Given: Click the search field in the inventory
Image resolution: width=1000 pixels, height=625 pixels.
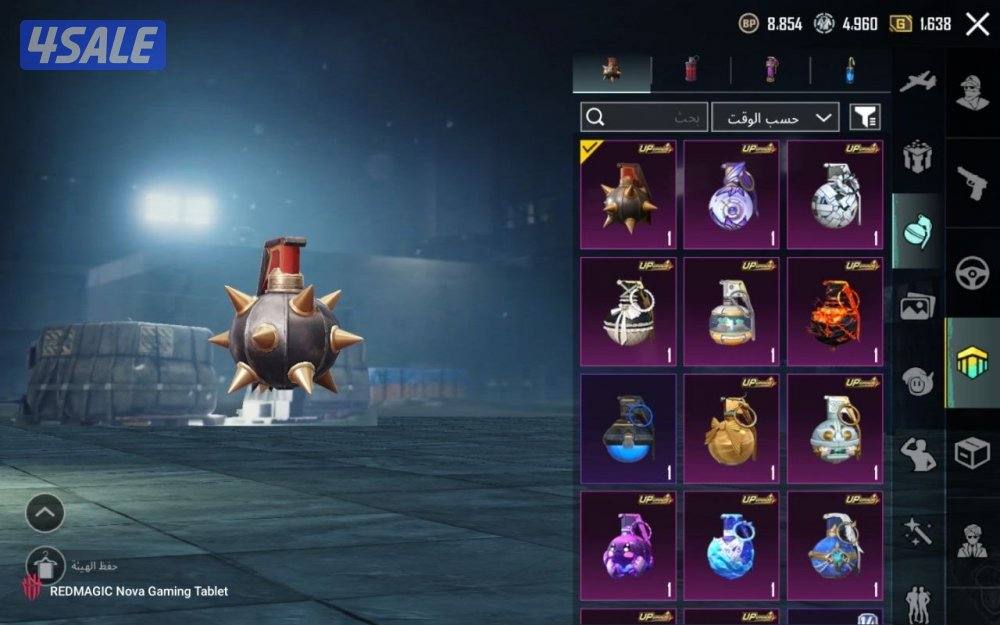Looking at the screenshot, I should (x=645, y=117).
